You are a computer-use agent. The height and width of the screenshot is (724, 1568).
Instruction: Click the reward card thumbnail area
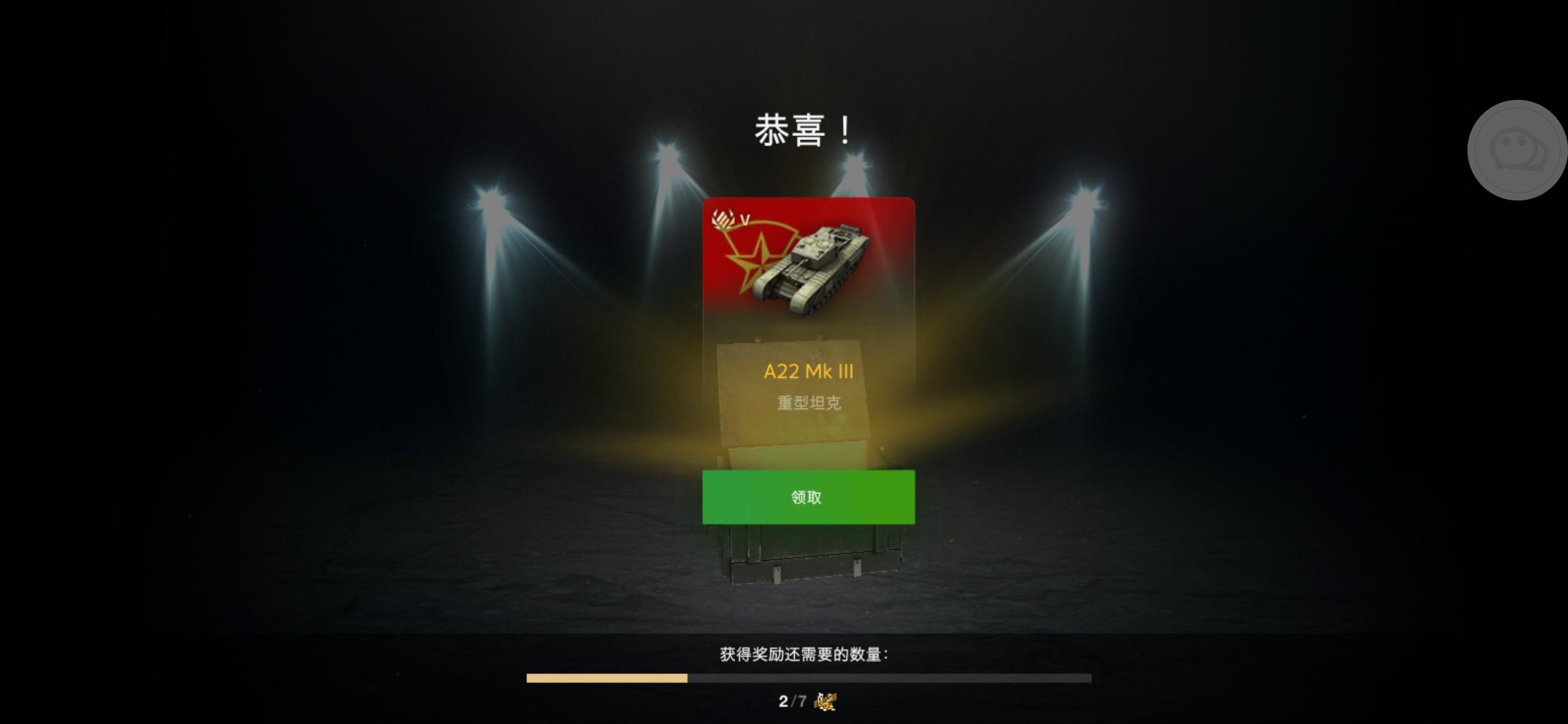(807, 282)
